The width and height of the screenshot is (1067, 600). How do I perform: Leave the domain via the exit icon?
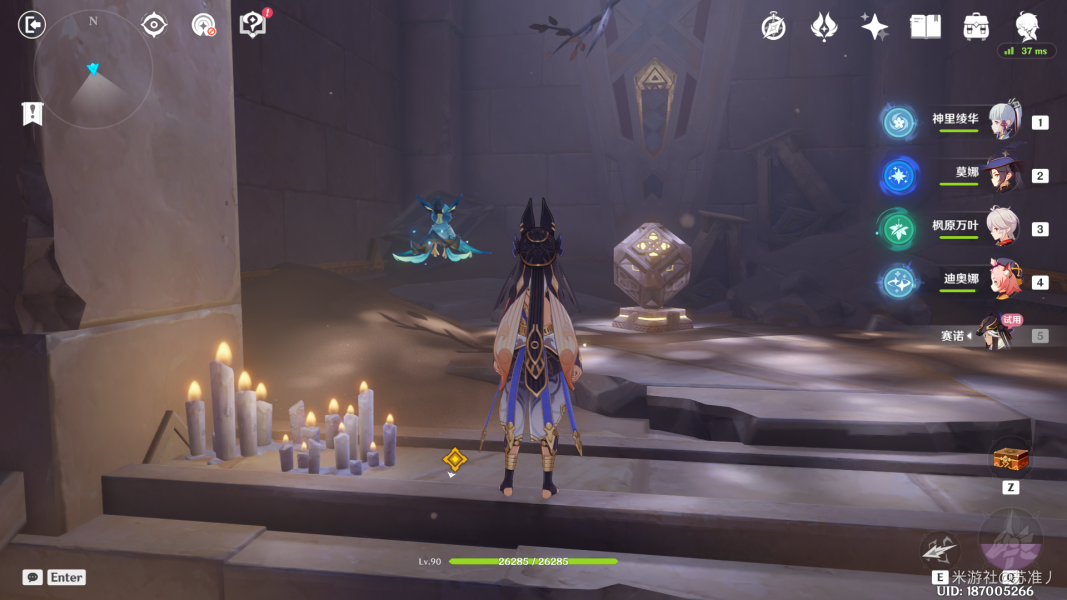click(32, 25)
